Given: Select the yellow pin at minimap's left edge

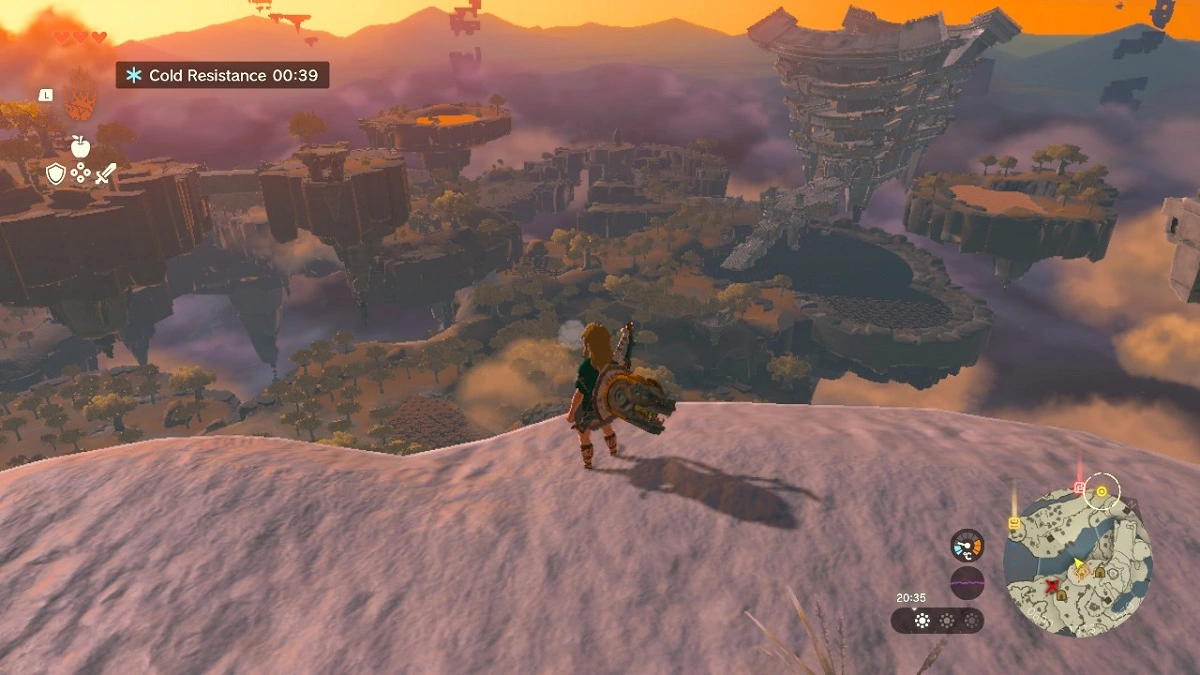Looking at the screenshot, I should [x=1013, y=522].
